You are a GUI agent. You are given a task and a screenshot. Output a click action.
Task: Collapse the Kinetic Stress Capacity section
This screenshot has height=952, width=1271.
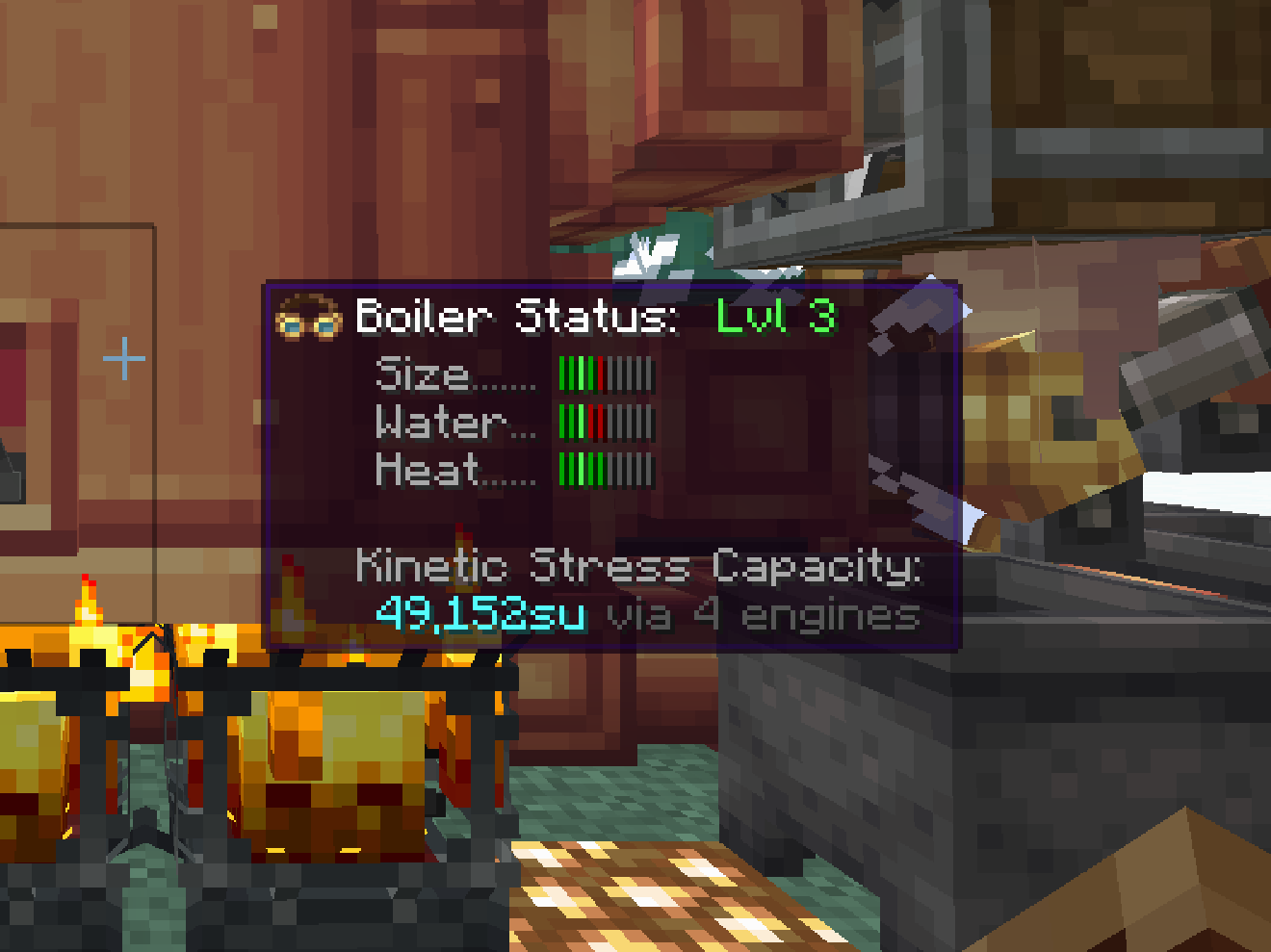coord(640,567)
